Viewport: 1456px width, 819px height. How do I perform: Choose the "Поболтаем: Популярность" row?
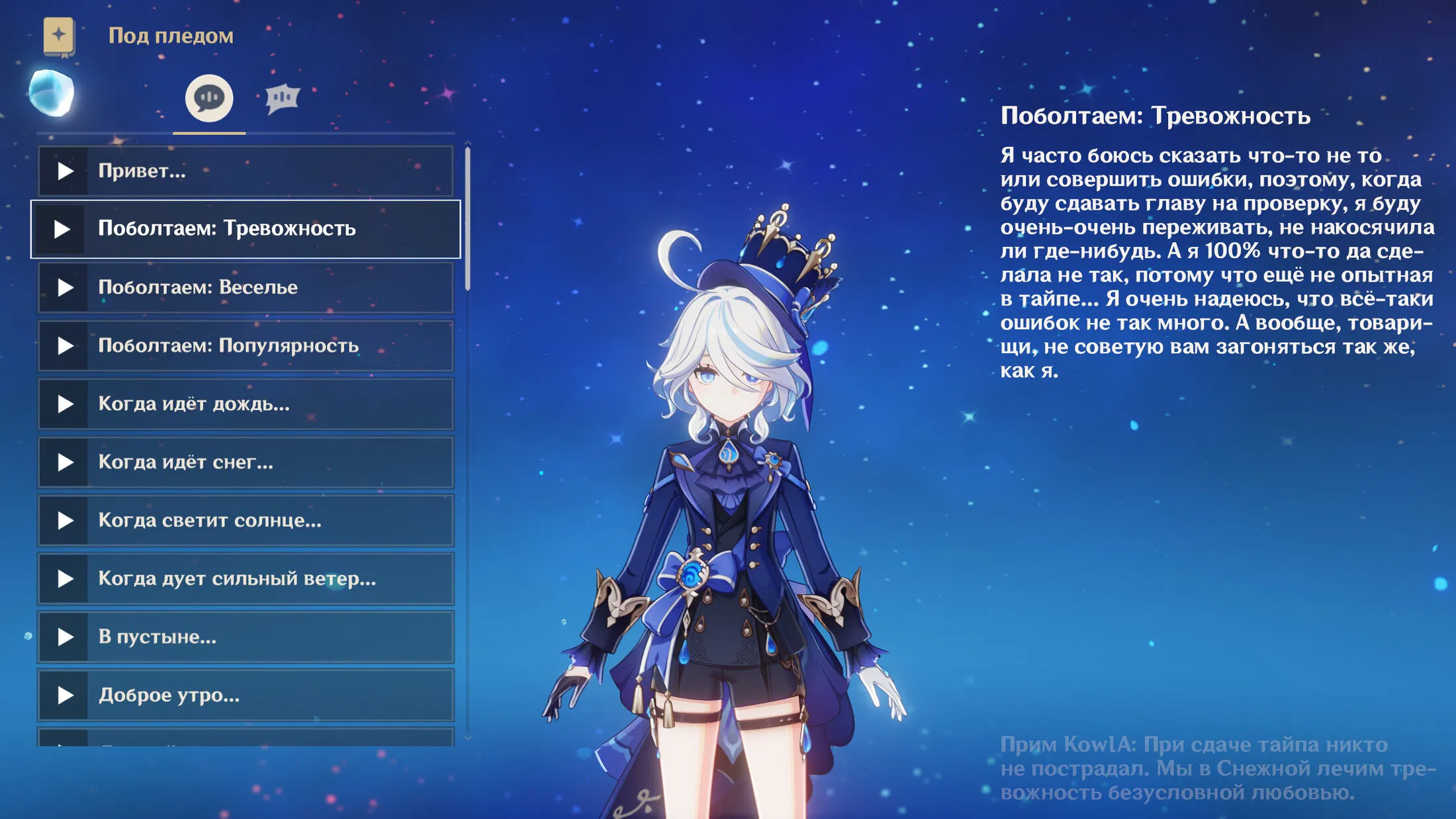coord(245,346)
